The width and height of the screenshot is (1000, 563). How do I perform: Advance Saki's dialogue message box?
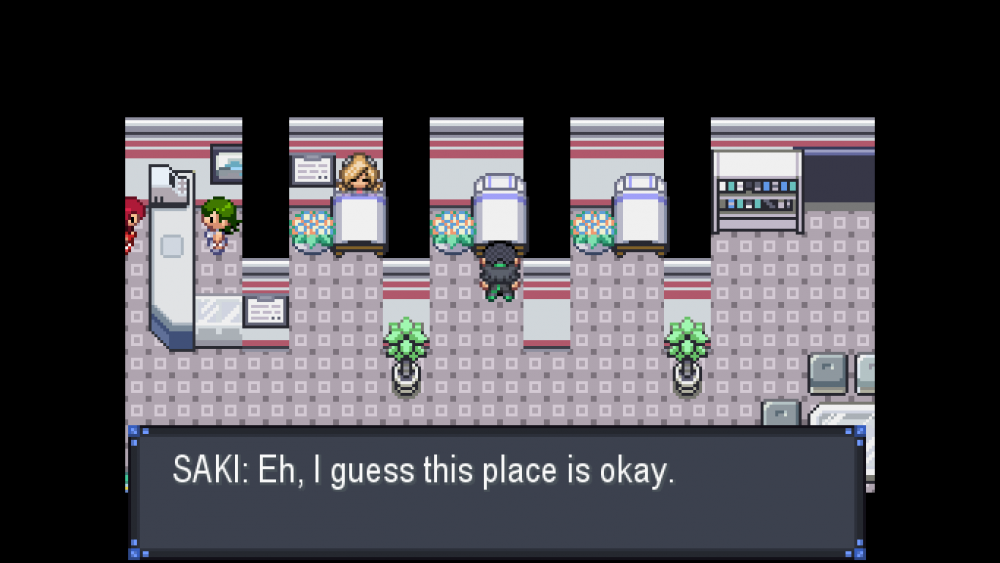(497, 492)
